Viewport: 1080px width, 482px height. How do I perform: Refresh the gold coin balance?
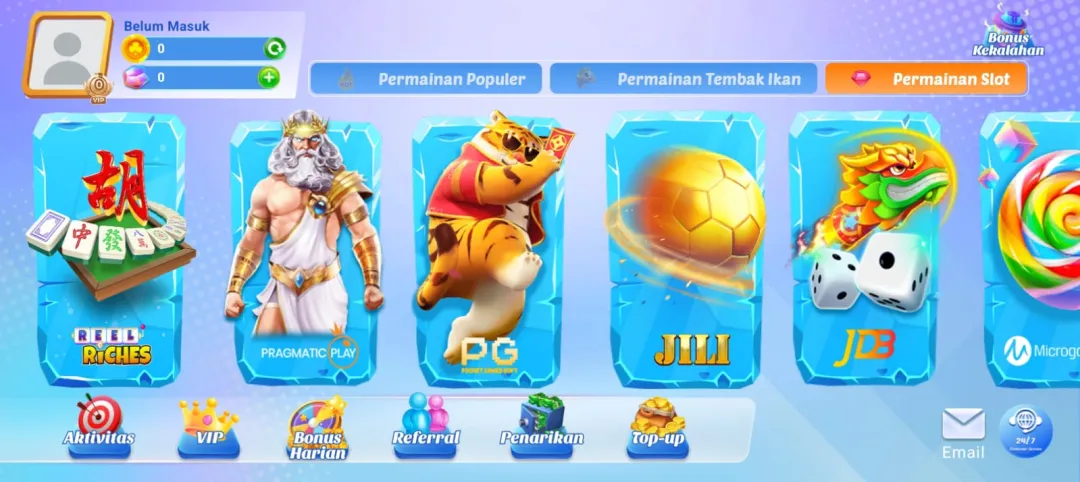click(273, 48)
